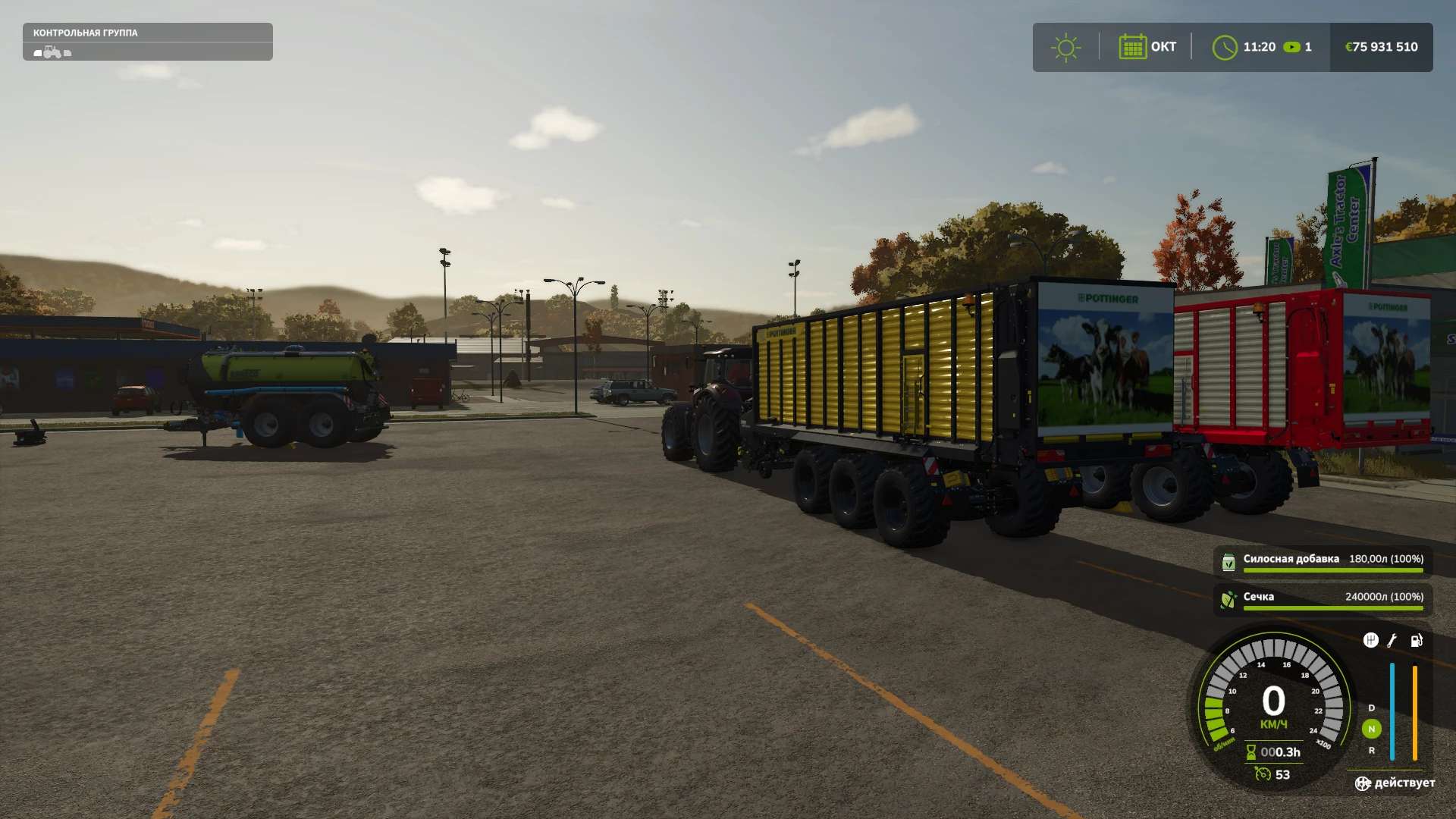Select Drive (D) on the gear selector
Screen dimensions: 1456x819
click(x=1371, y=708)
